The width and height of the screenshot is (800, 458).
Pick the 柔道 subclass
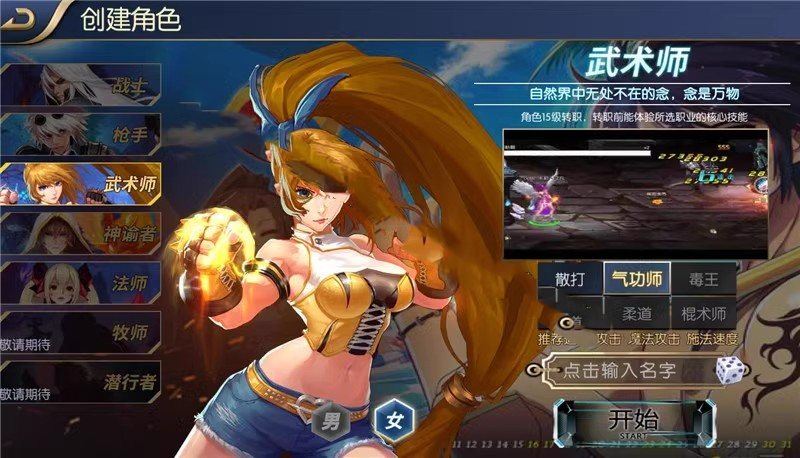pos(636,314)
